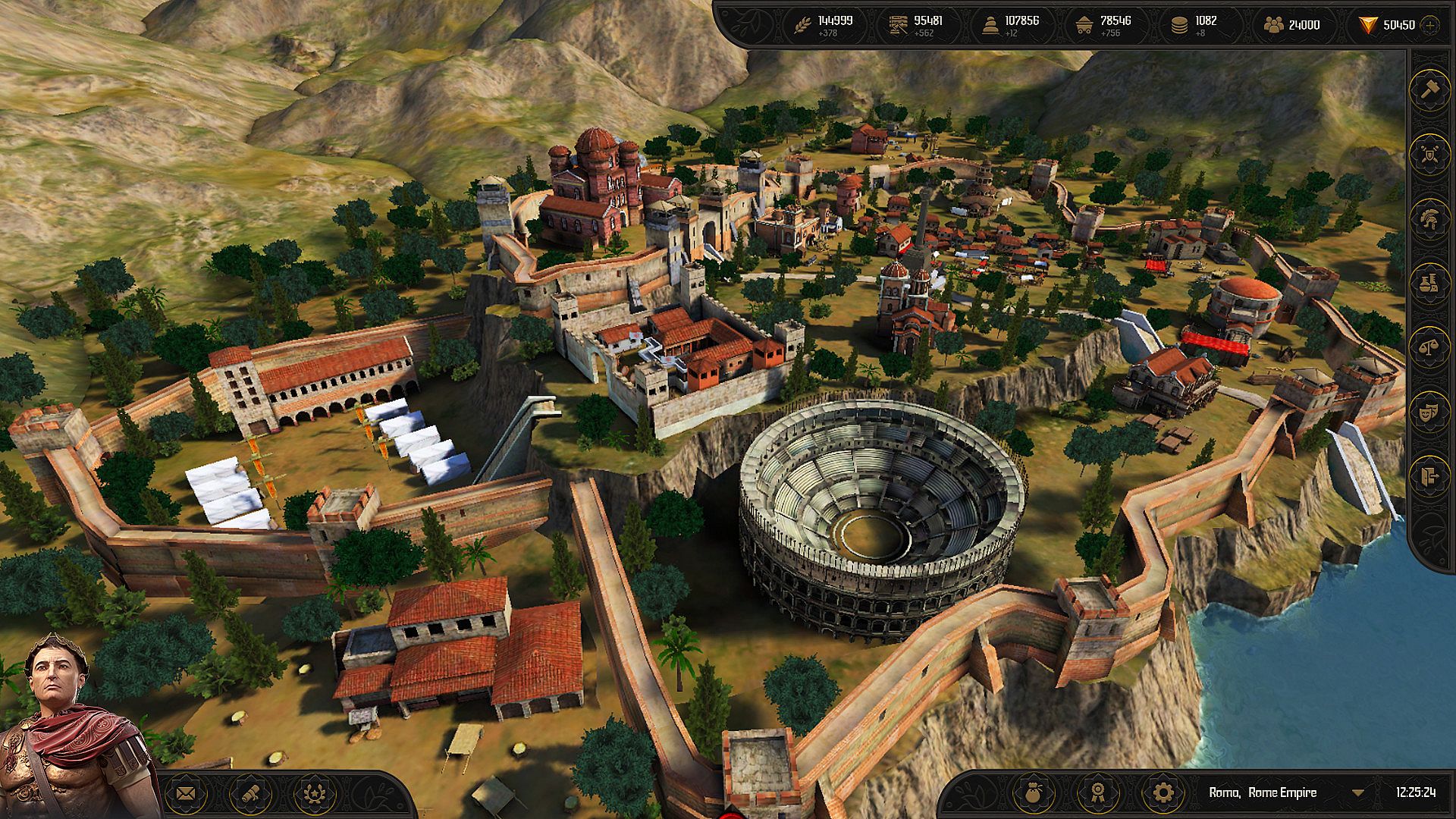Click the laurel wreath star icon
Viewport: 1456px width, 819px height.
point(313,794)
